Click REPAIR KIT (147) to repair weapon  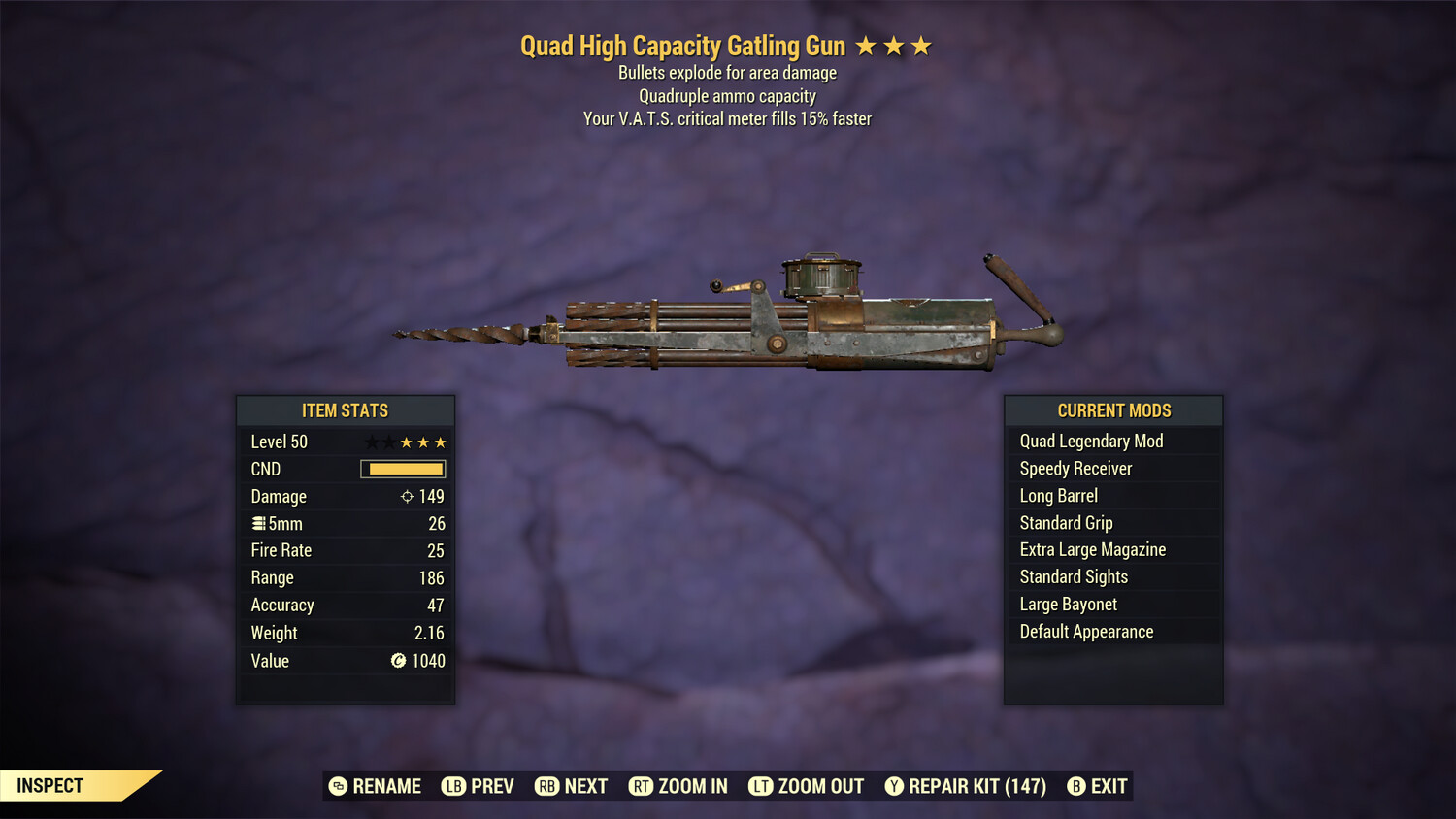coord(975,786)
